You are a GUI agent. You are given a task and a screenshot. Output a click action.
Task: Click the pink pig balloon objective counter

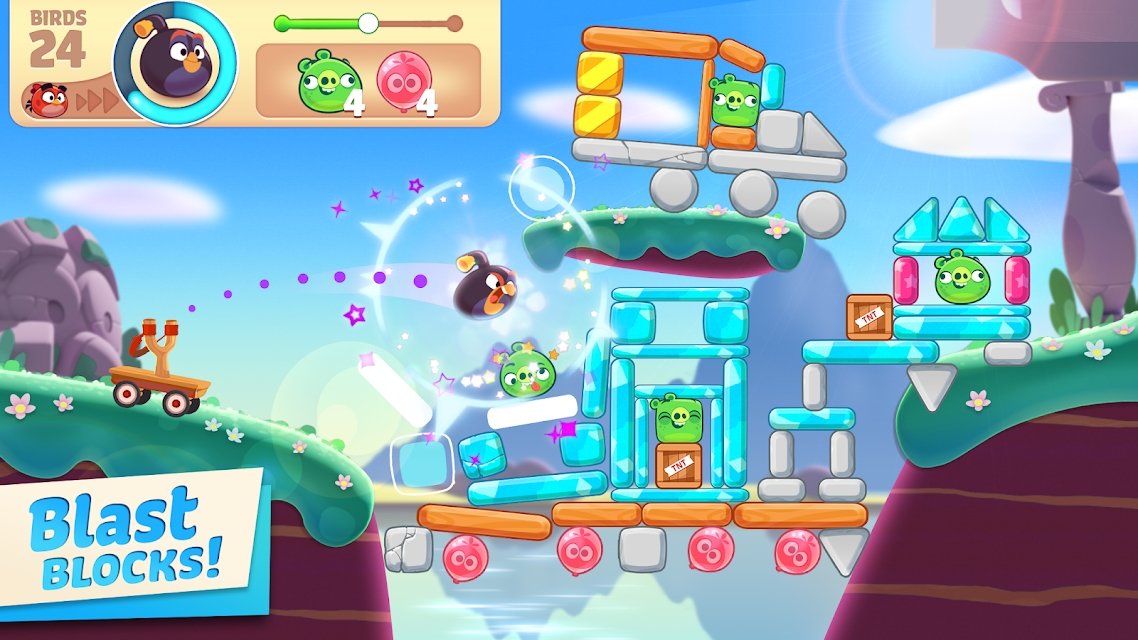click(x=406, y=82)
